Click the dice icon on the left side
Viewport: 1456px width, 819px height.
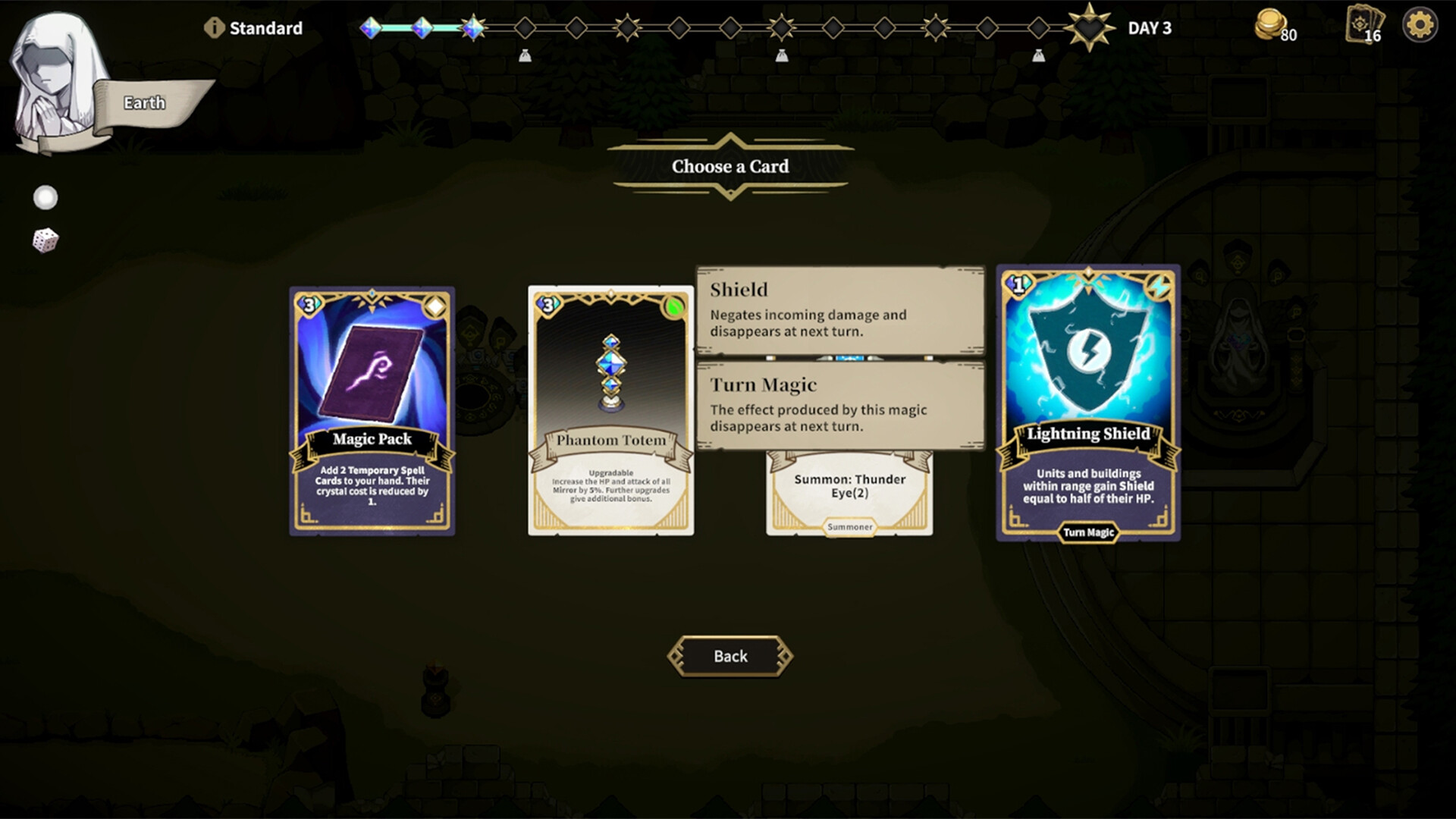(x=45, y=241)
